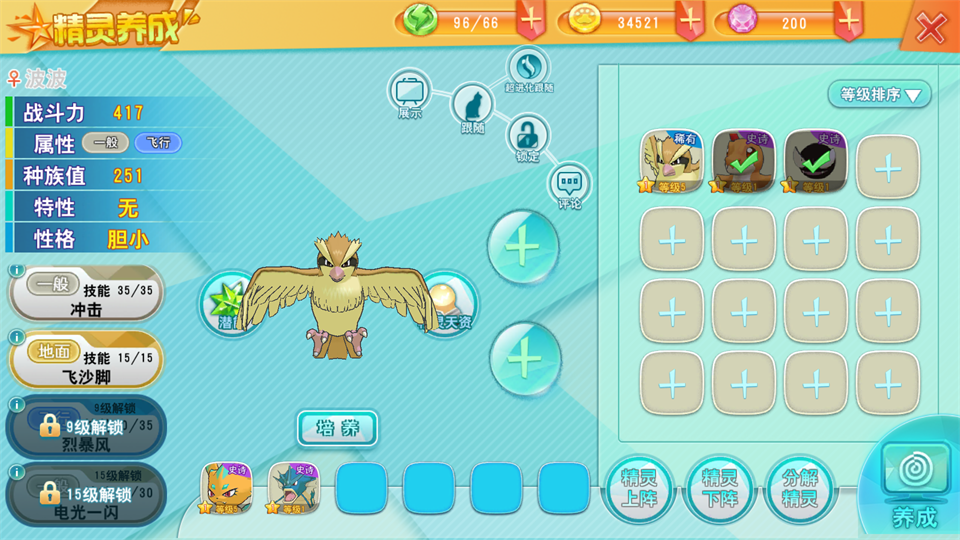Choose the 精灵下阵 button
960x540 pixels.
pos(720,489)
